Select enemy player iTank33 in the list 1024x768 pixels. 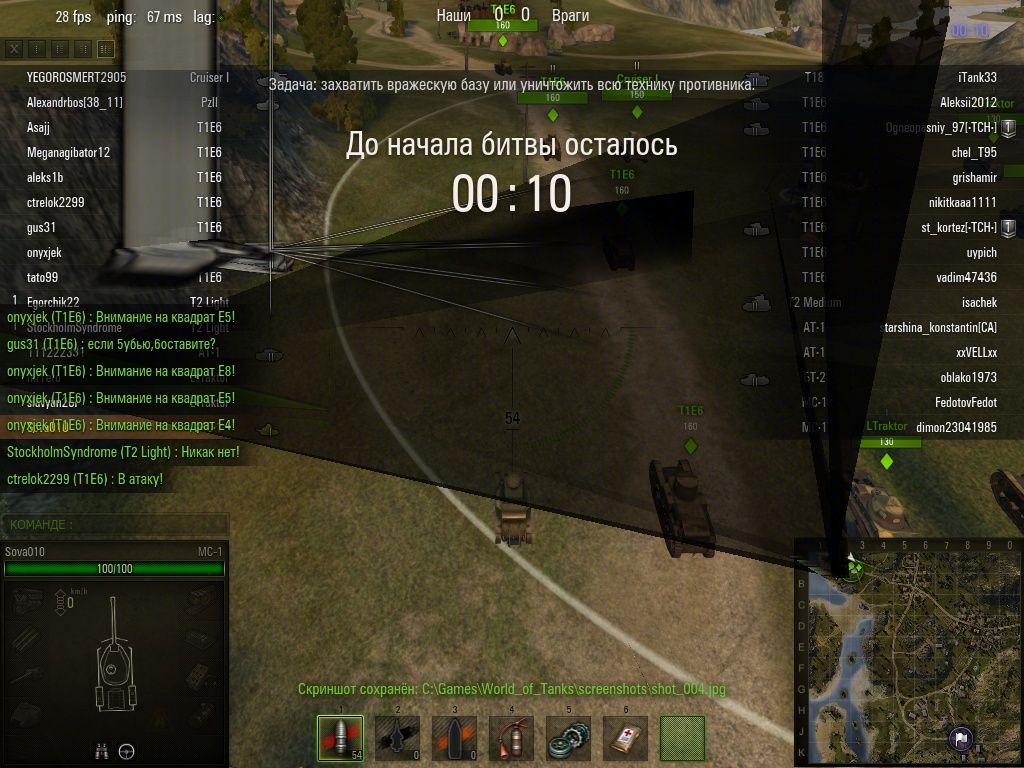coord(977,77)
